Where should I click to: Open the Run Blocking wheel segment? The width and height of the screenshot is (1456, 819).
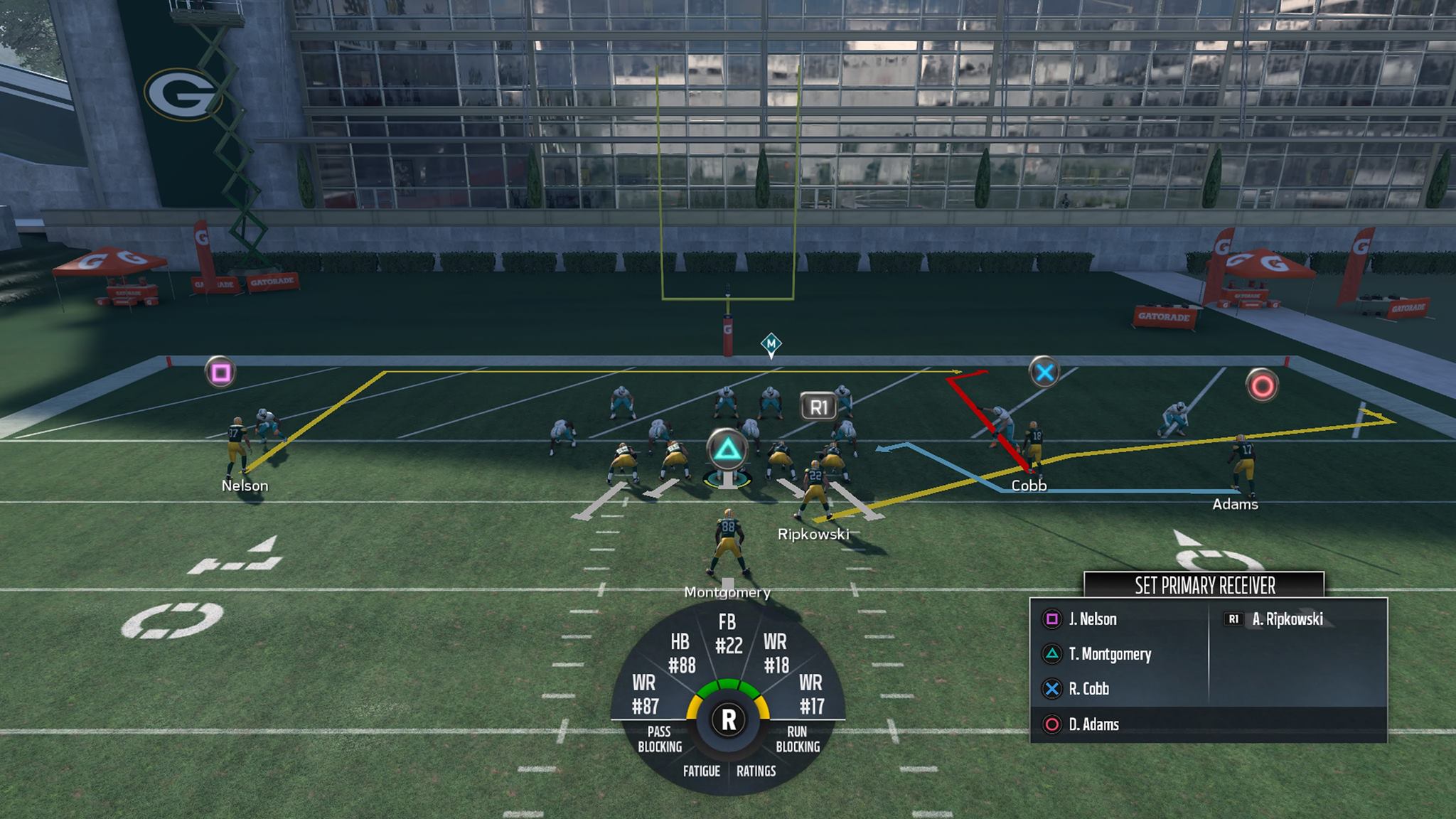coord(797,739)
